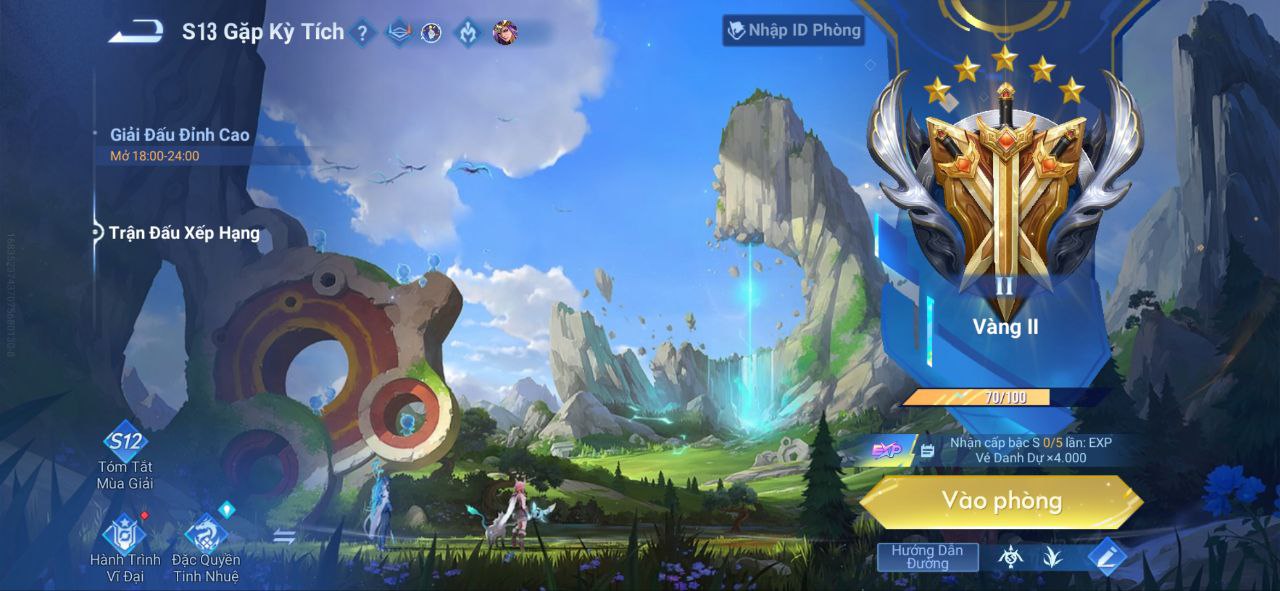Viewport: 1280px width, 591px height.
Task: Enter a room ID via Nhập ID Phòng
Action: [x=793, y=30]
